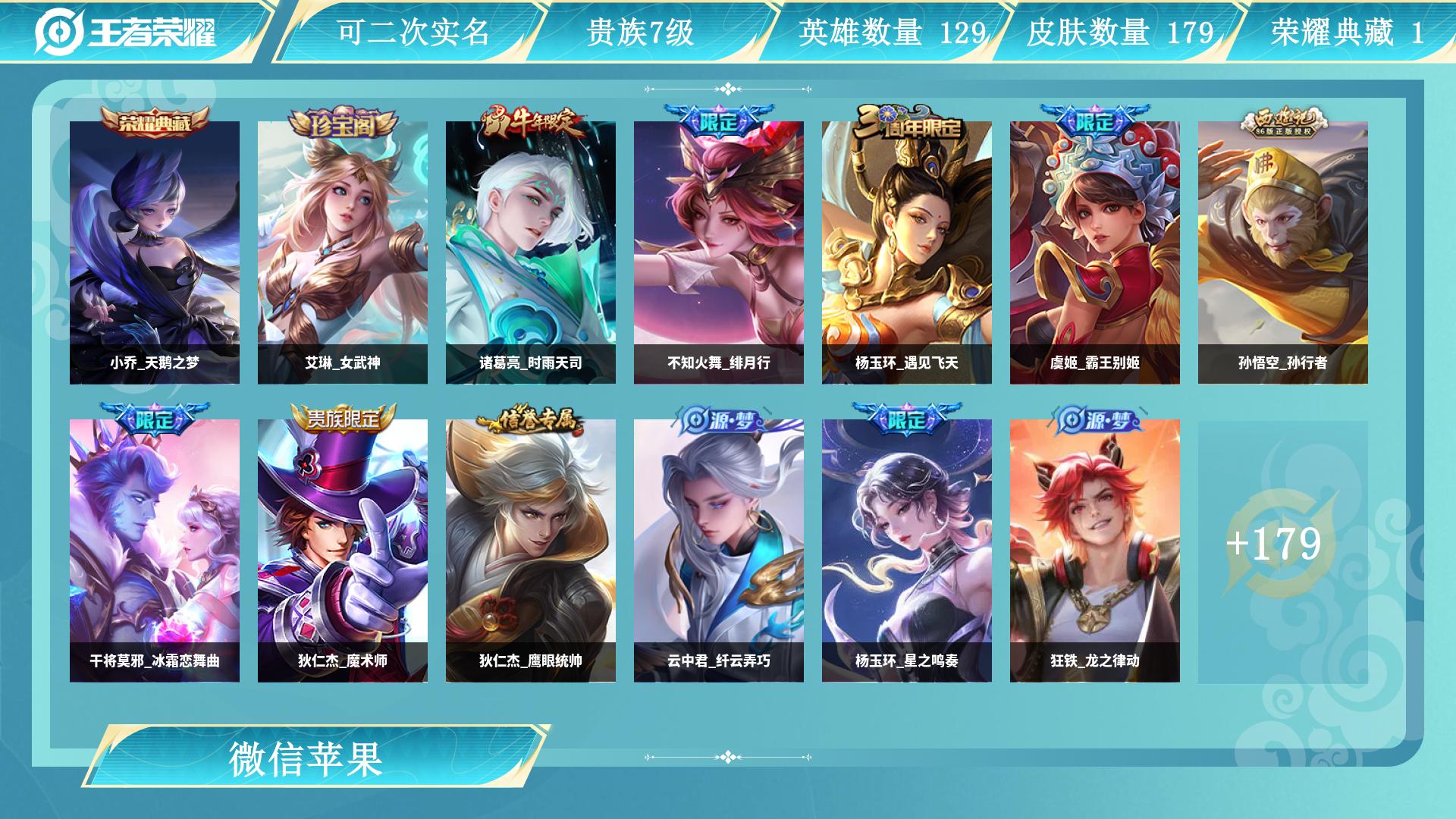Screen dimensions: 1456x819
Task: Open the 英雄数量 129 tab
Action: pyautogui.click(x=892, y=32)
